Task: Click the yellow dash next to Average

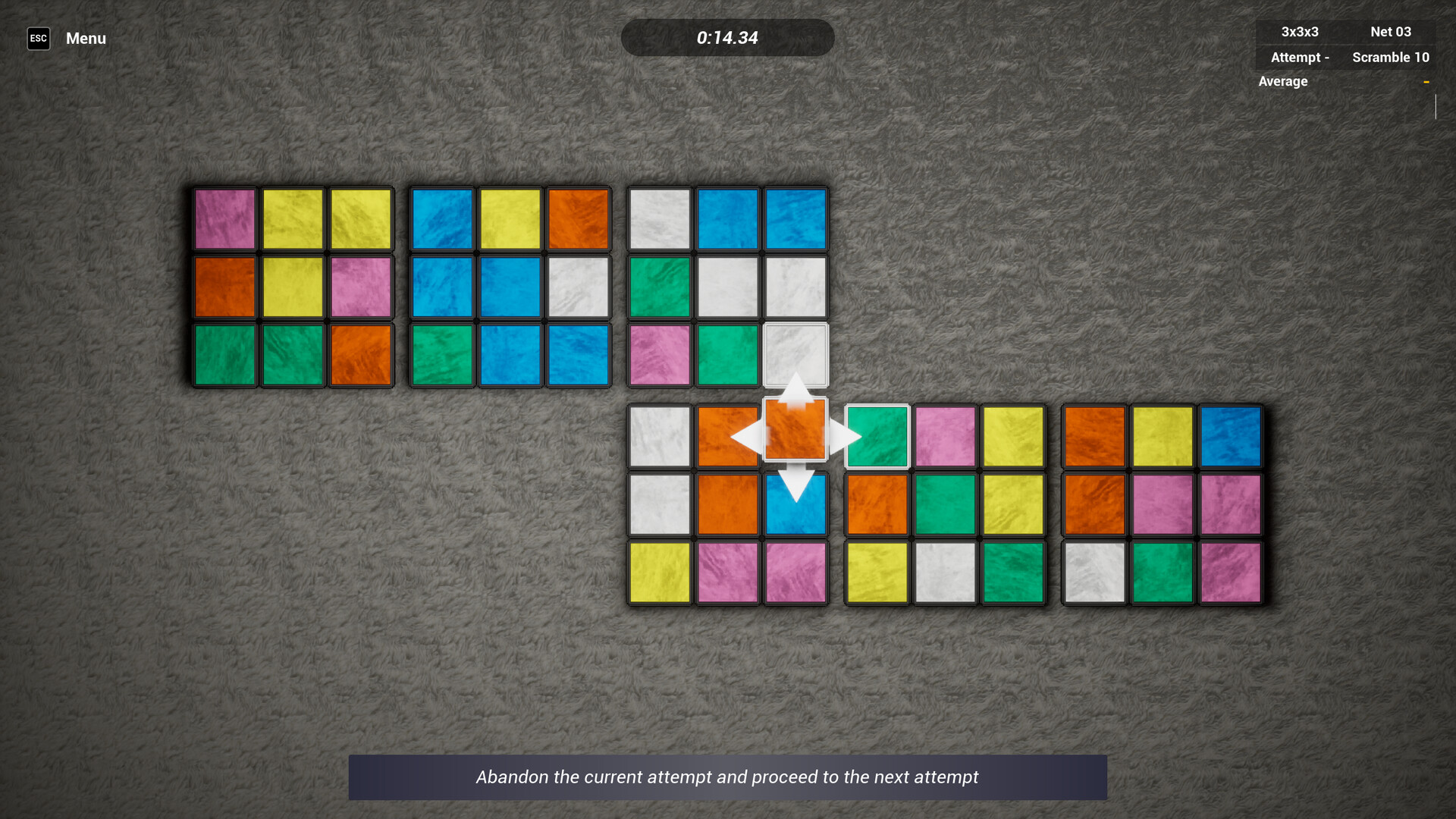Action: 1426,80
